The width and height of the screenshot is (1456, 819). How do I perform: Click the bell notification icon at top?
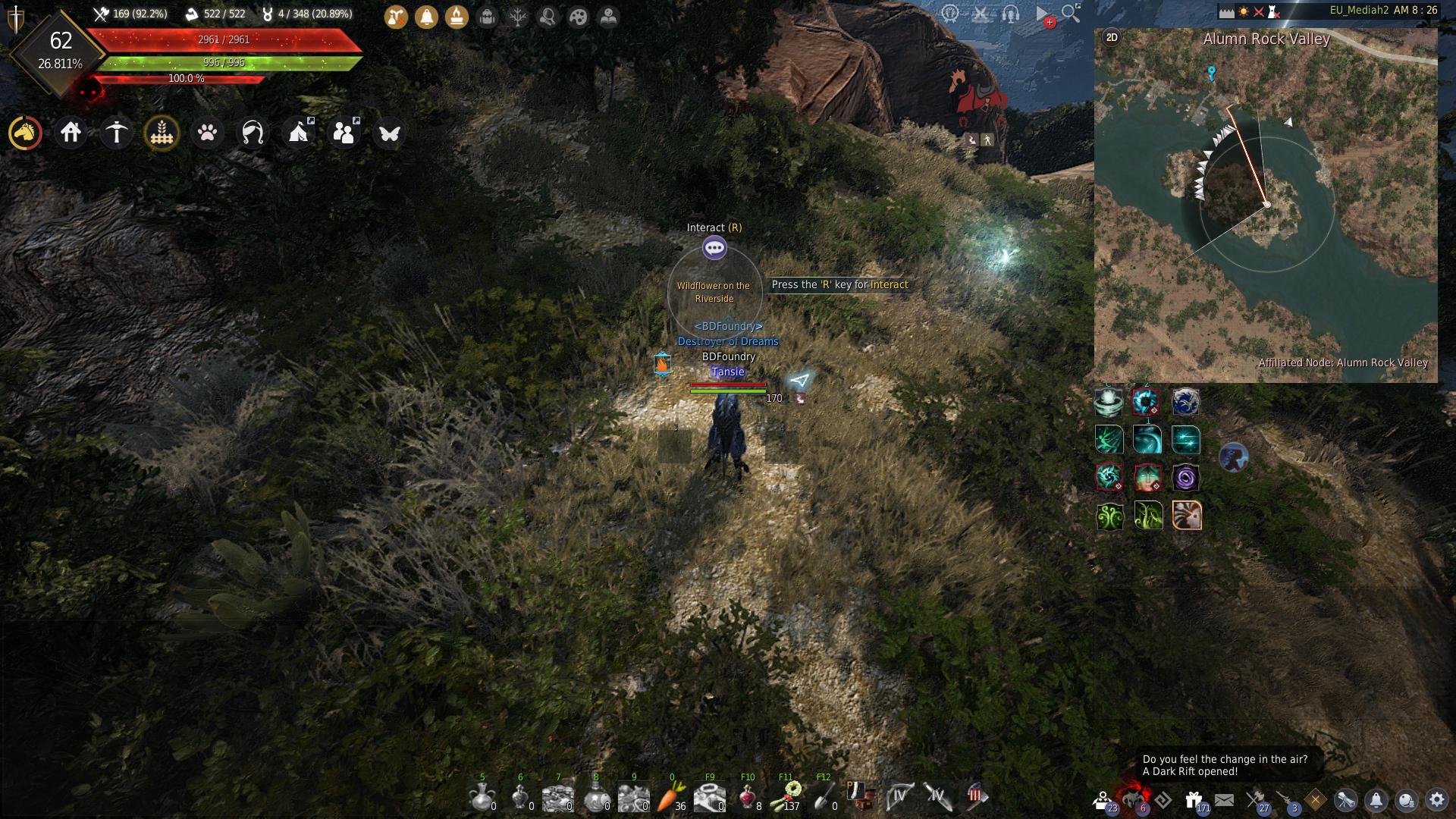tap(426, 17)
